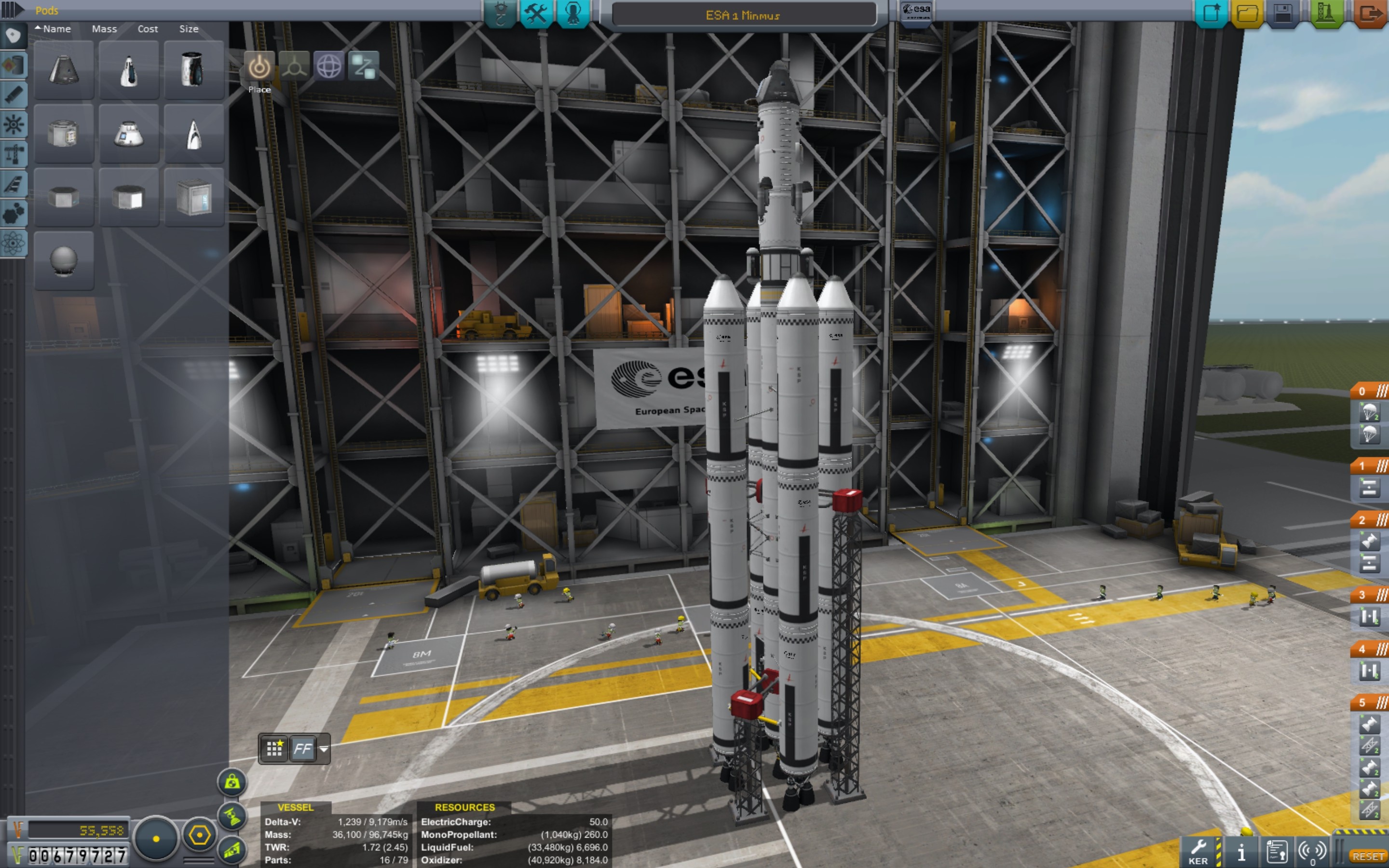Sort parts by Mass

(x=104, y=29)
